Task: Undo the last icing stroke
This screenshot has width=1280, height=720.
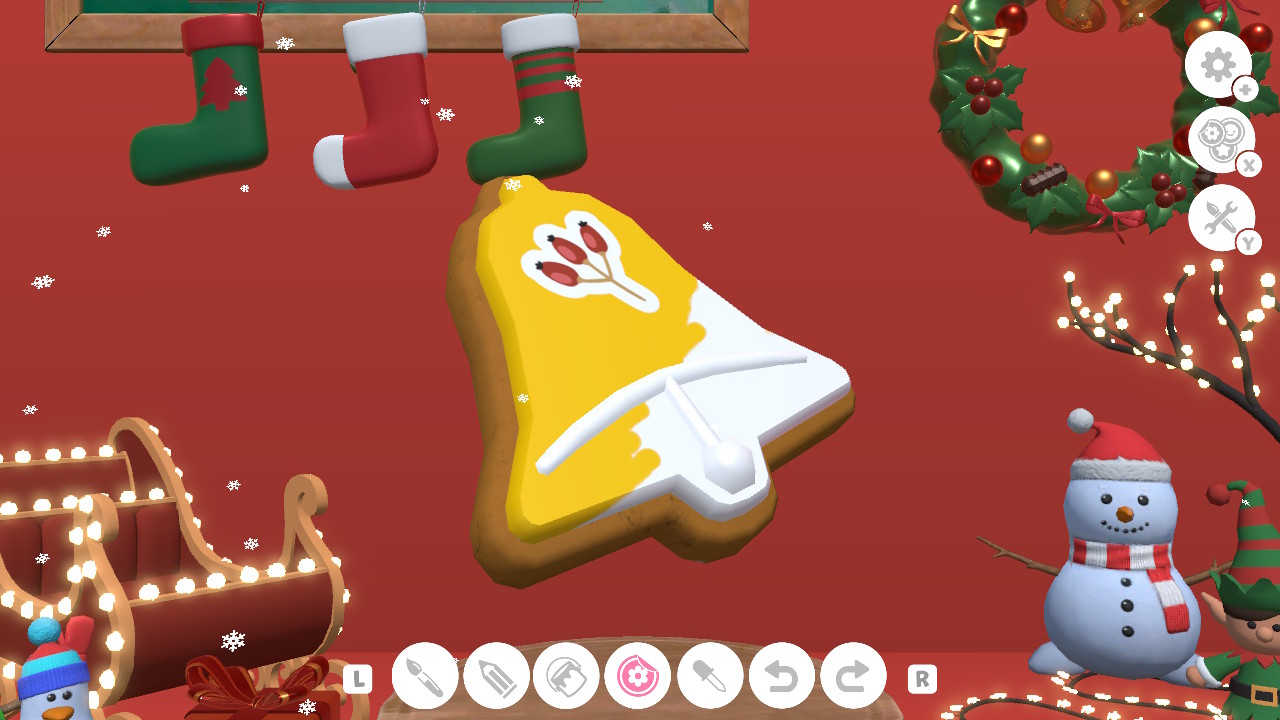Action: (781, 676)
